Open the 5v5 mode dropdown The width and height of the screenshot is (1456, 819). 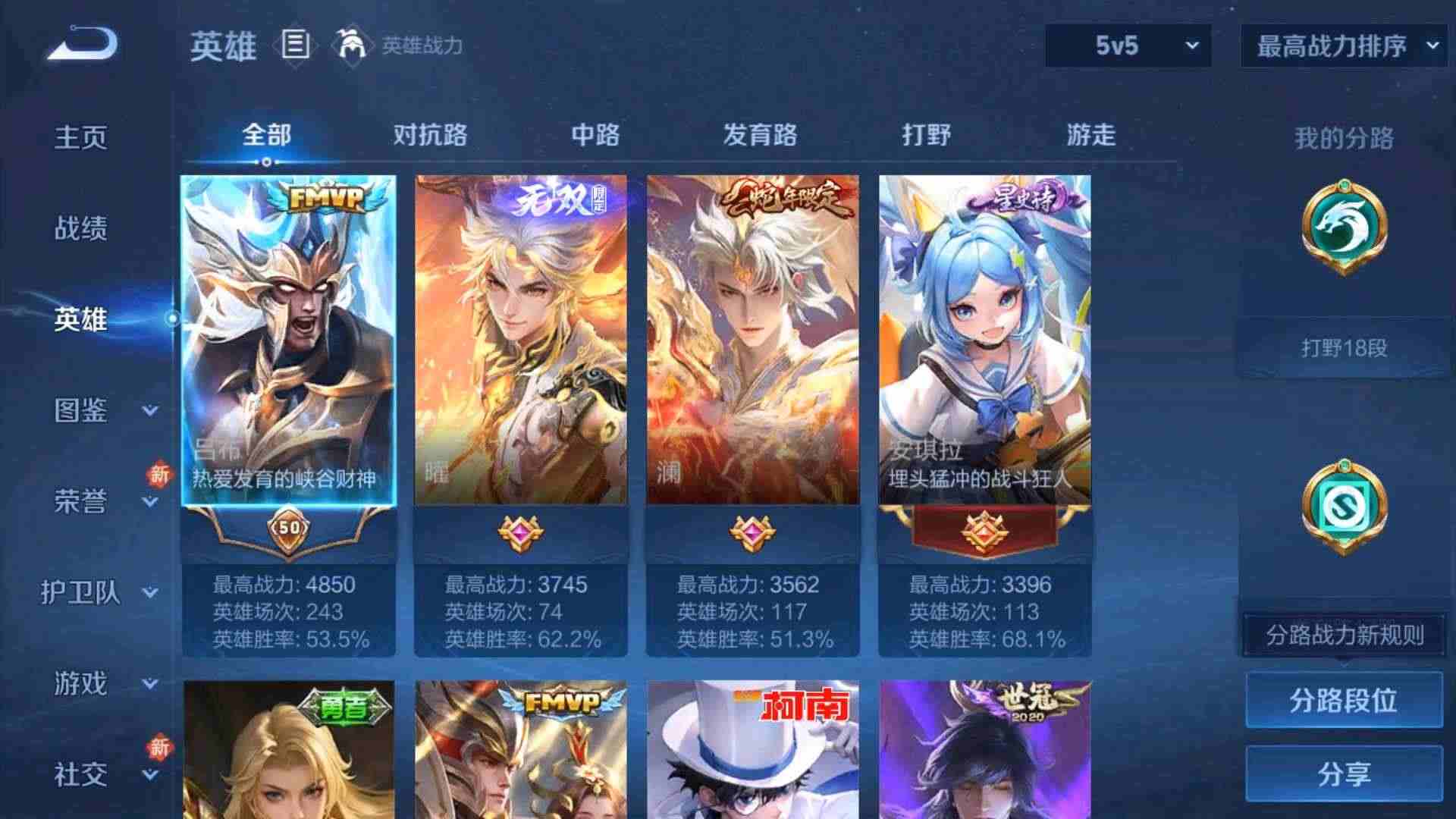tap(1130, 45)
